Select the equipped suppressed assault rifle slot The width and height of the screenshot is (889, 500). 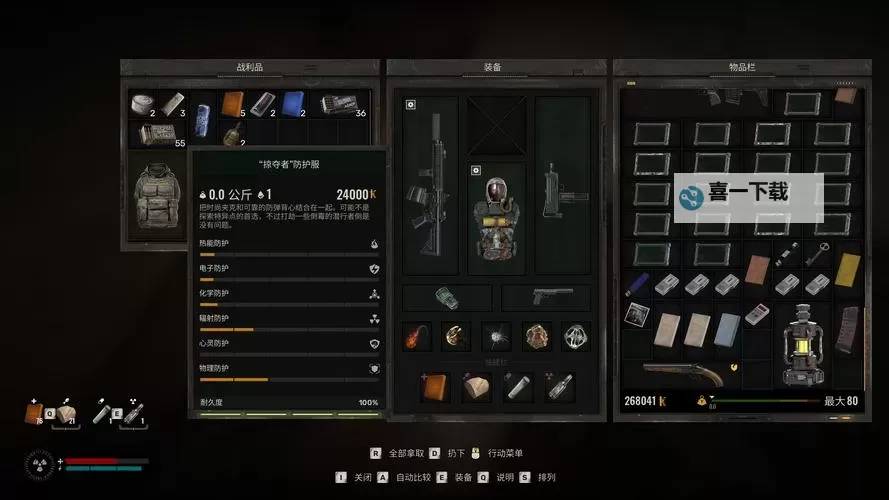(431, 184)
